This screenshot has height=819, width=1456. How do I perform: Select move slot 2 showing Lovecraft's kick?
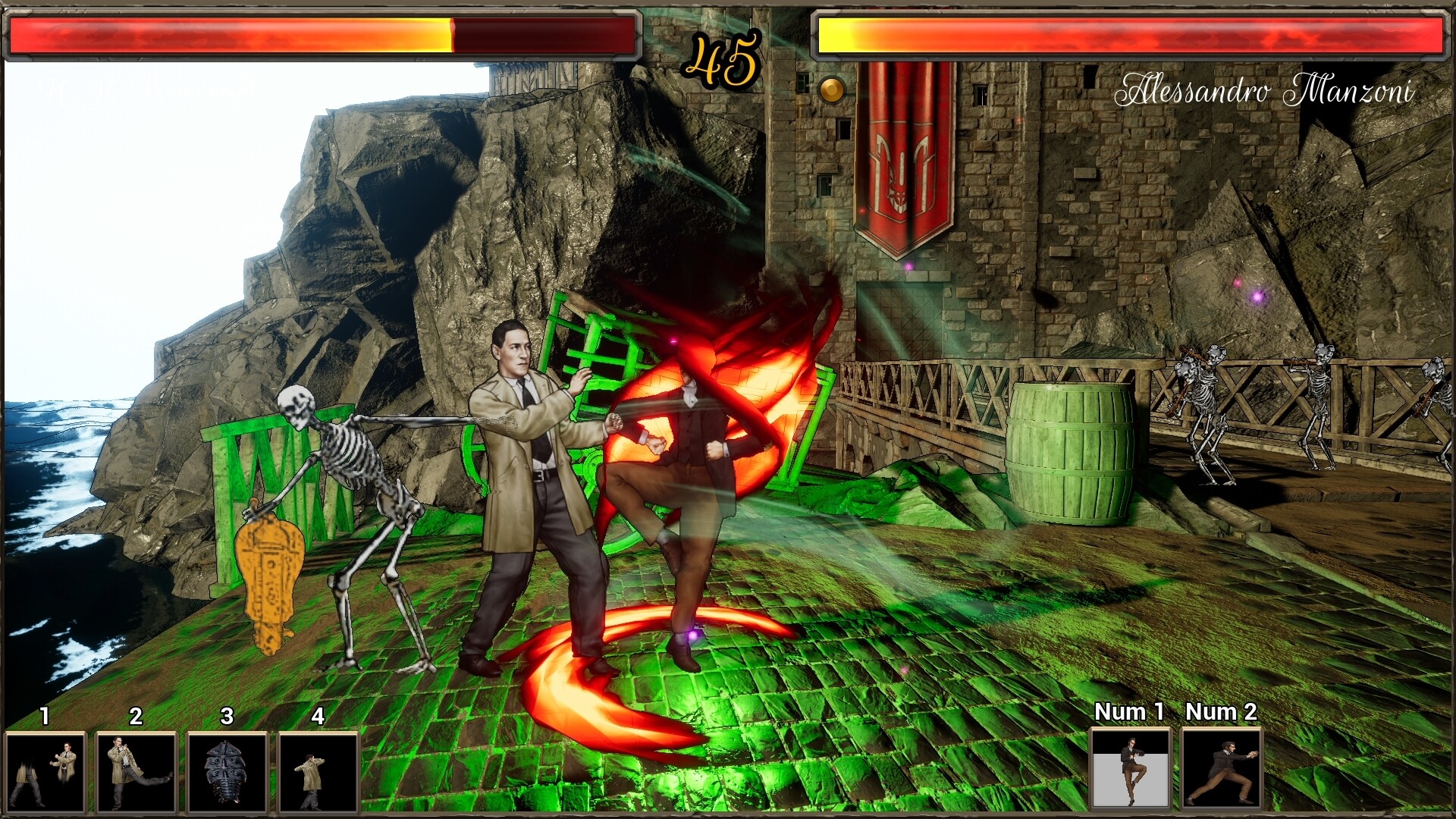(138, 770)
